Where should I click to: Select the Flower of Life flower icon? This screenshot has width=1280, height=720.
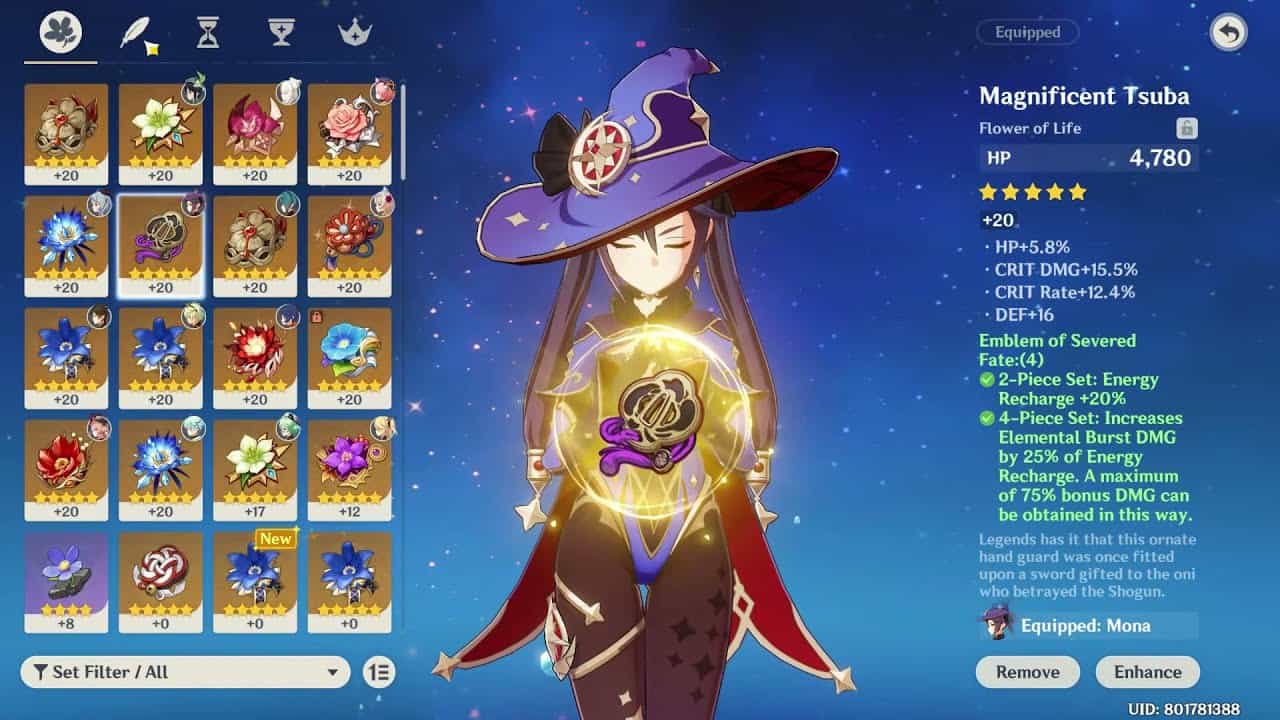pos(60,32)
